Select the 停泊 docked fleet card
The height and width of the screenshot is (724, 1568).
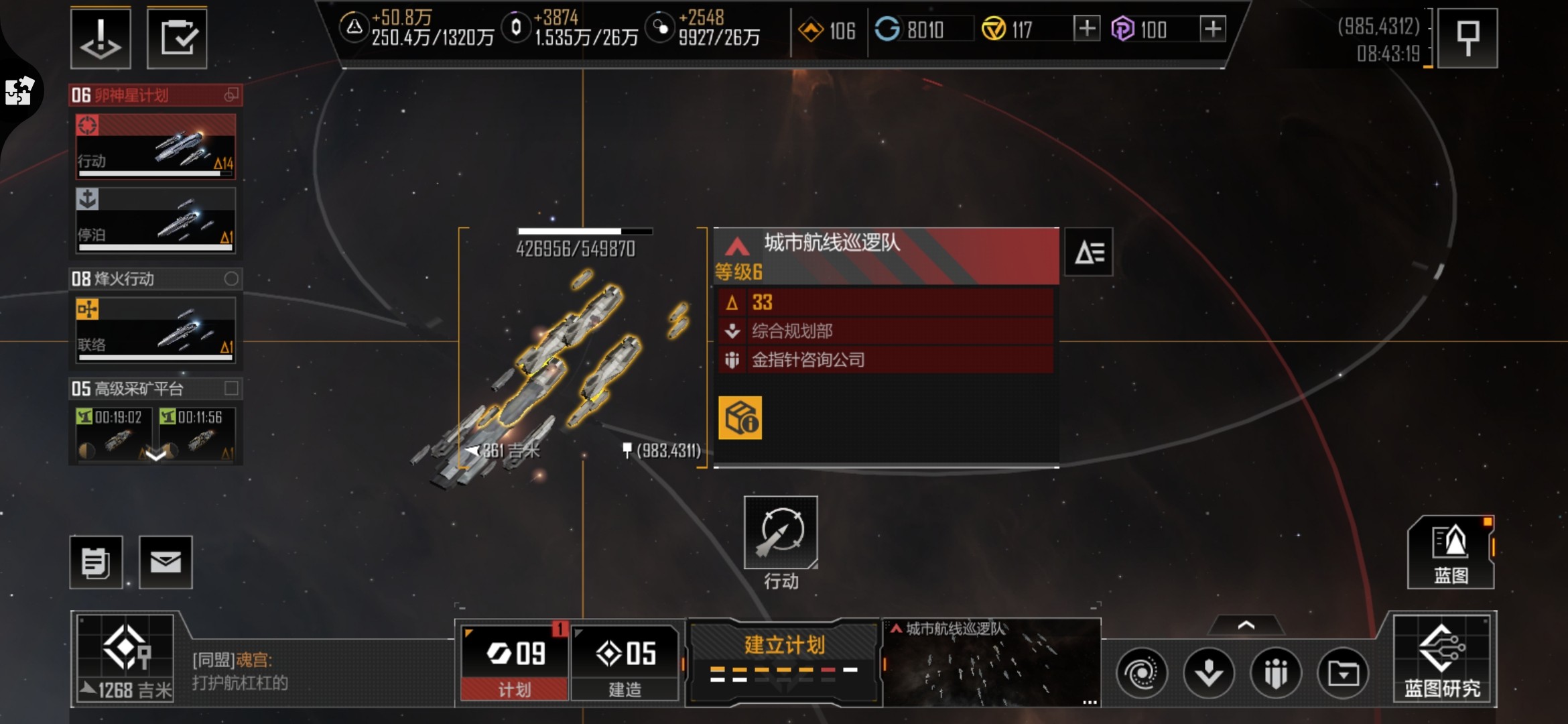(155, 220)
